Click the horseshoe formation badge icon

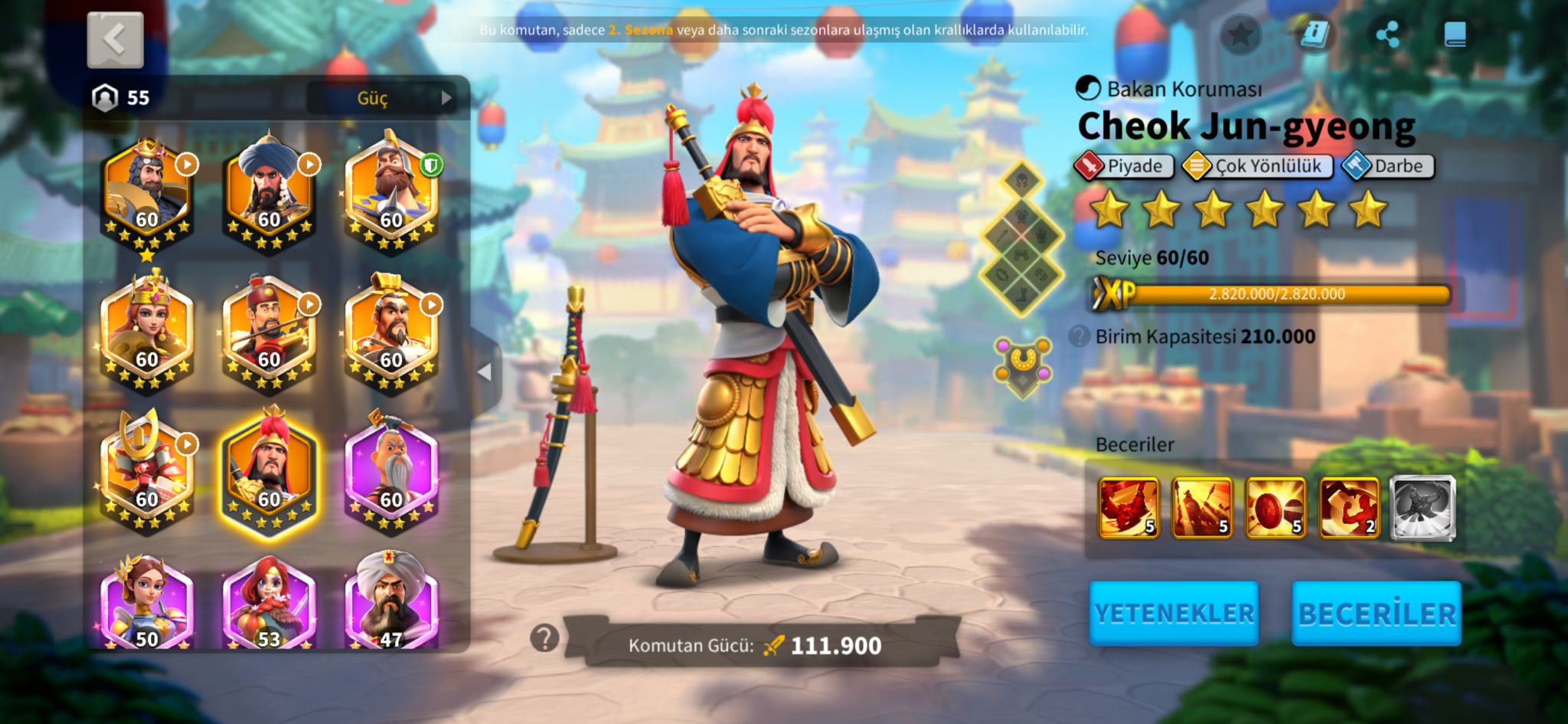click(x=1022, y=365)
